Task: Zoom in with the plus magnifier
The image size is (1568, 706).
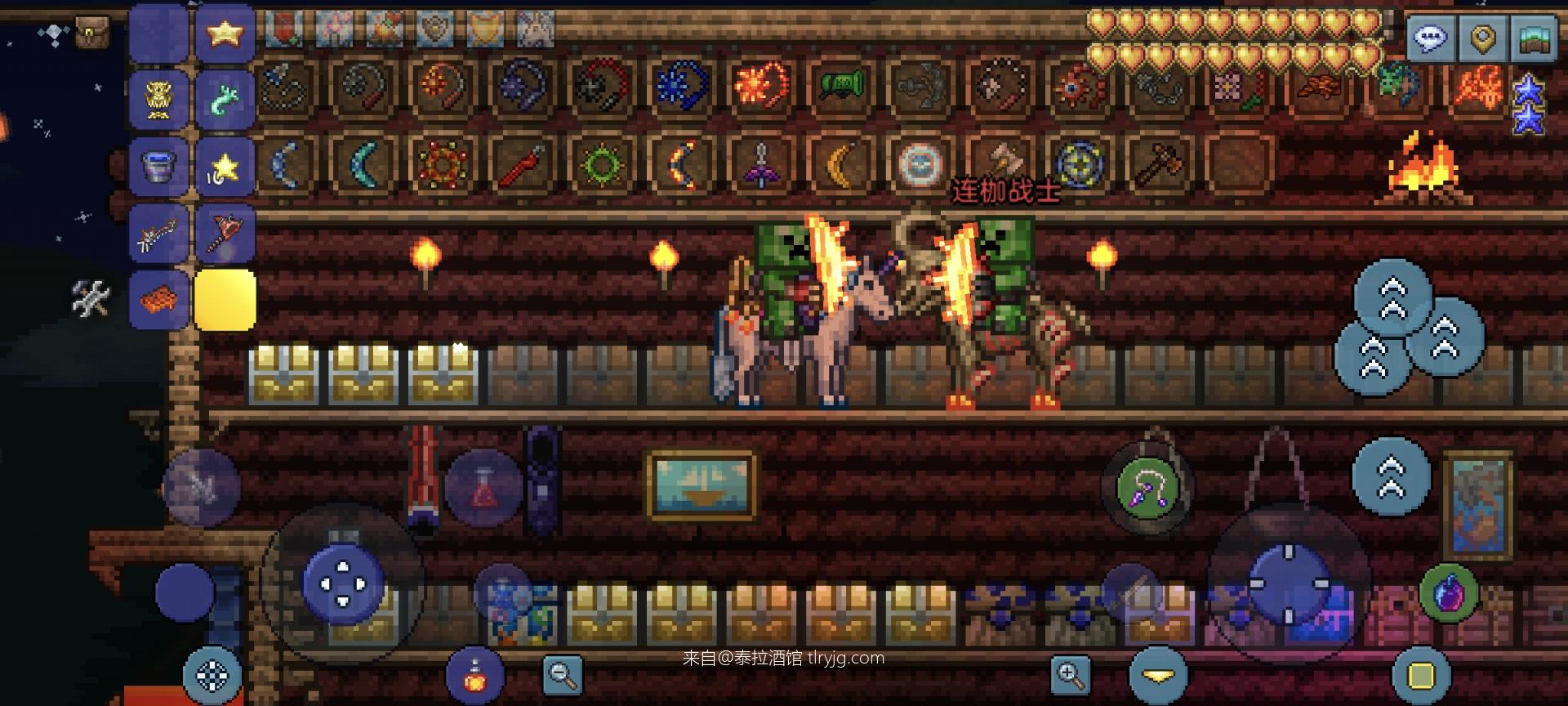Action: click(1071, 674)
